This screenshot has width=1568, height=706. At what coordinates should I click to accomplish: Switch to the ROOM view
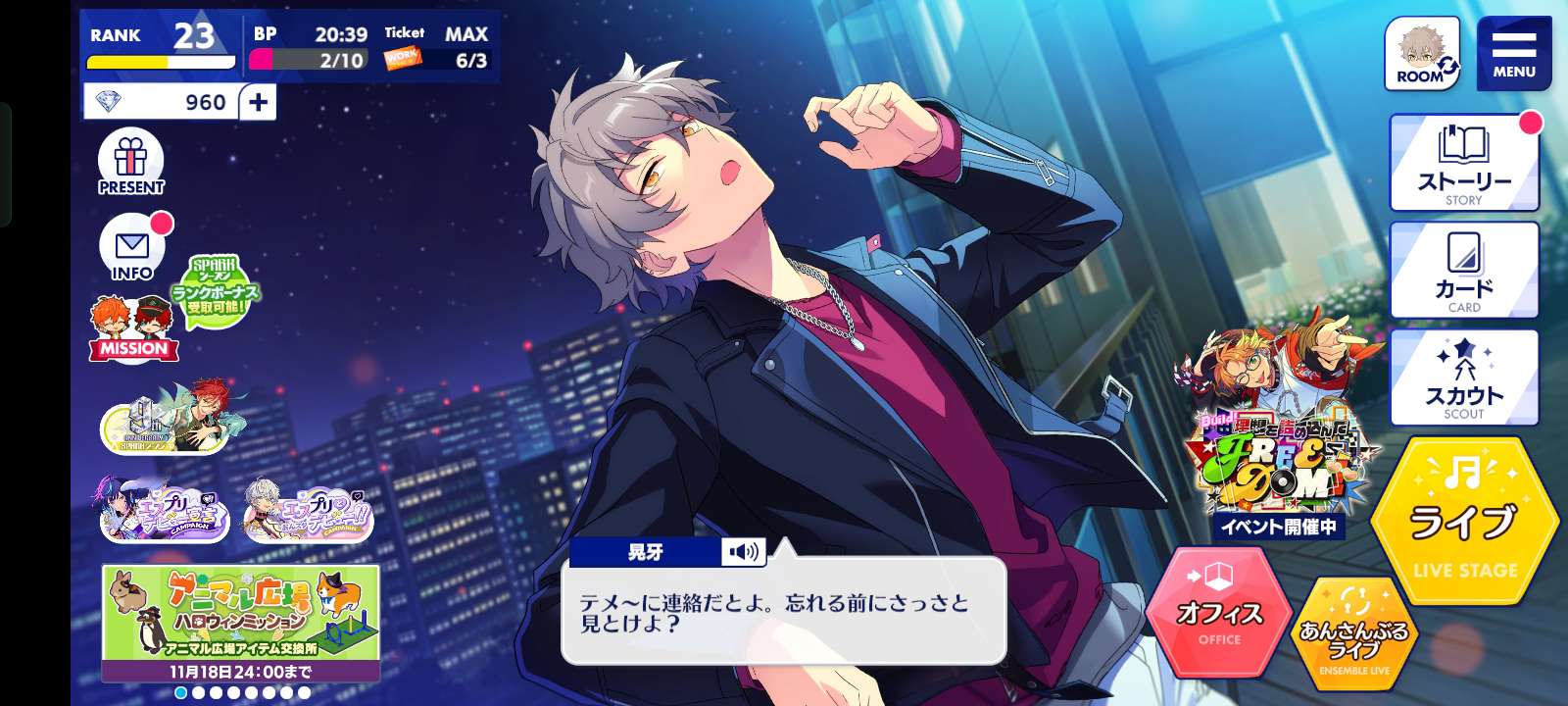(x=1422, y=54)
